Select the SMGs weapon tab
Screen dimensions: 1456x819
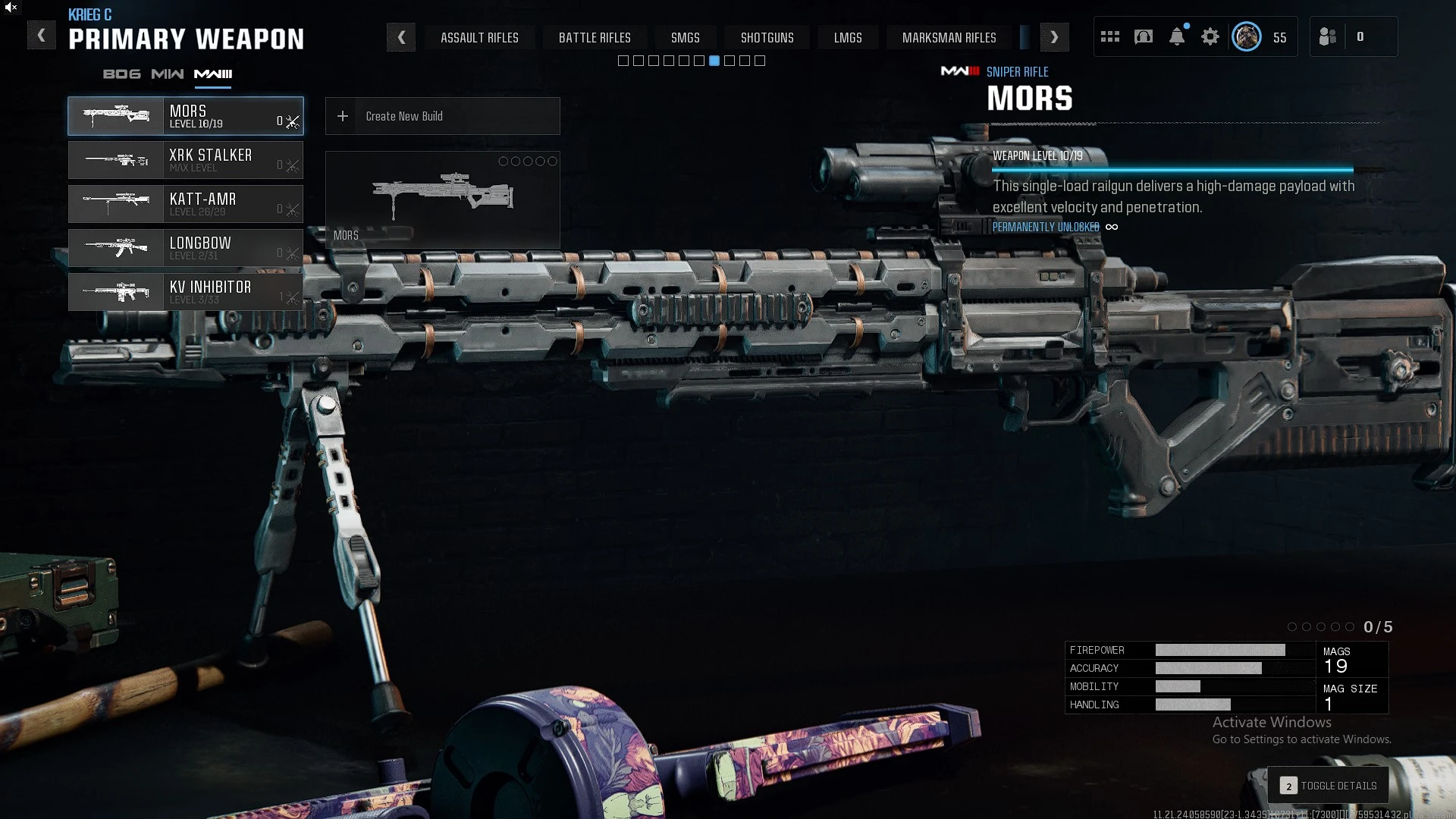685,37
